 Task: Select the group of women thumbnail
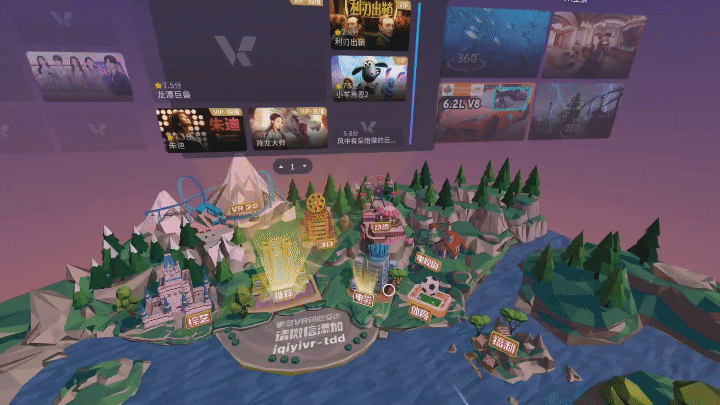(x=80, y=74)
